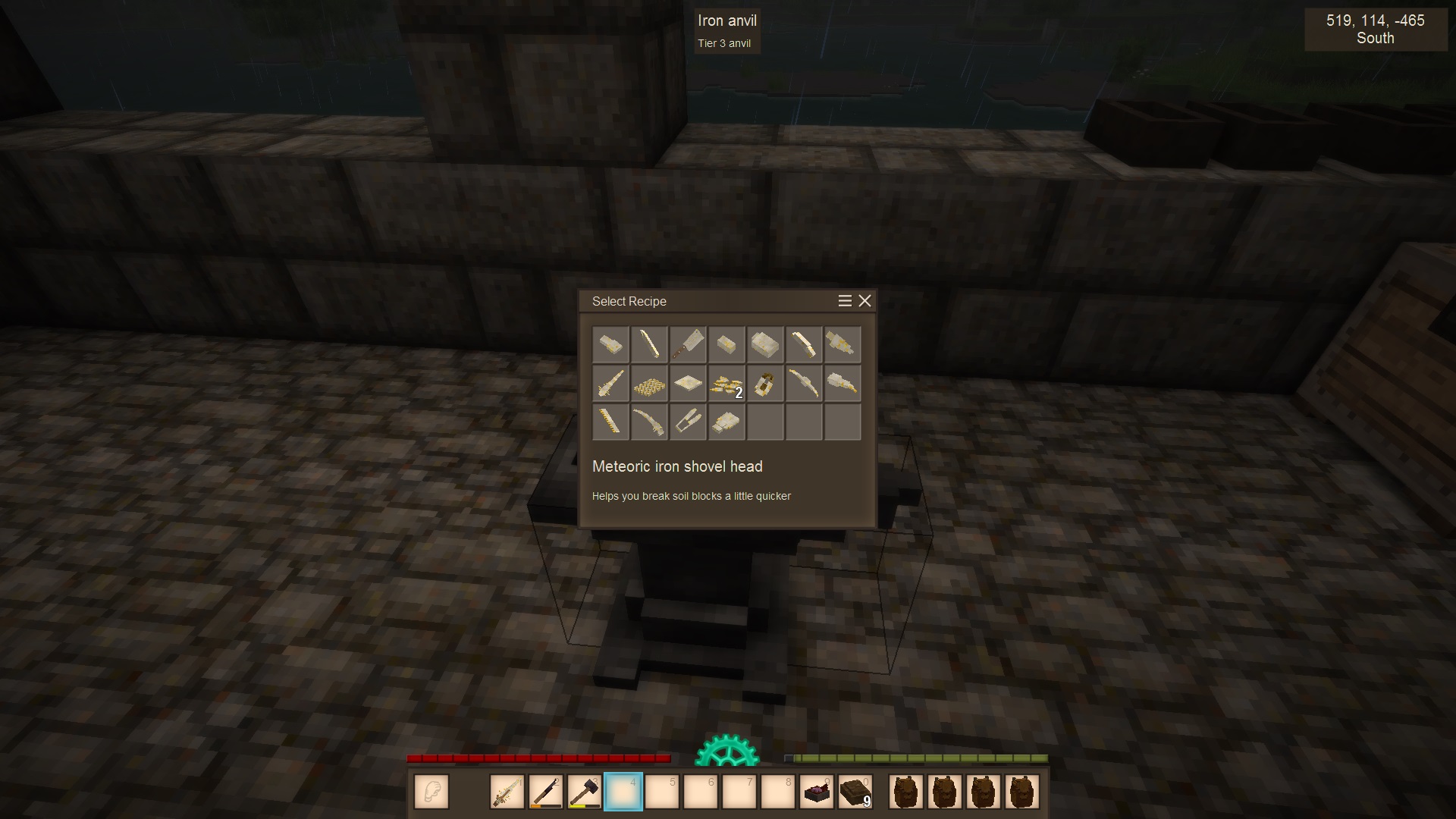Switch to the dark tool in hotbar slot 2
The image size is (1456, 819).
click(x=546, y=792)
